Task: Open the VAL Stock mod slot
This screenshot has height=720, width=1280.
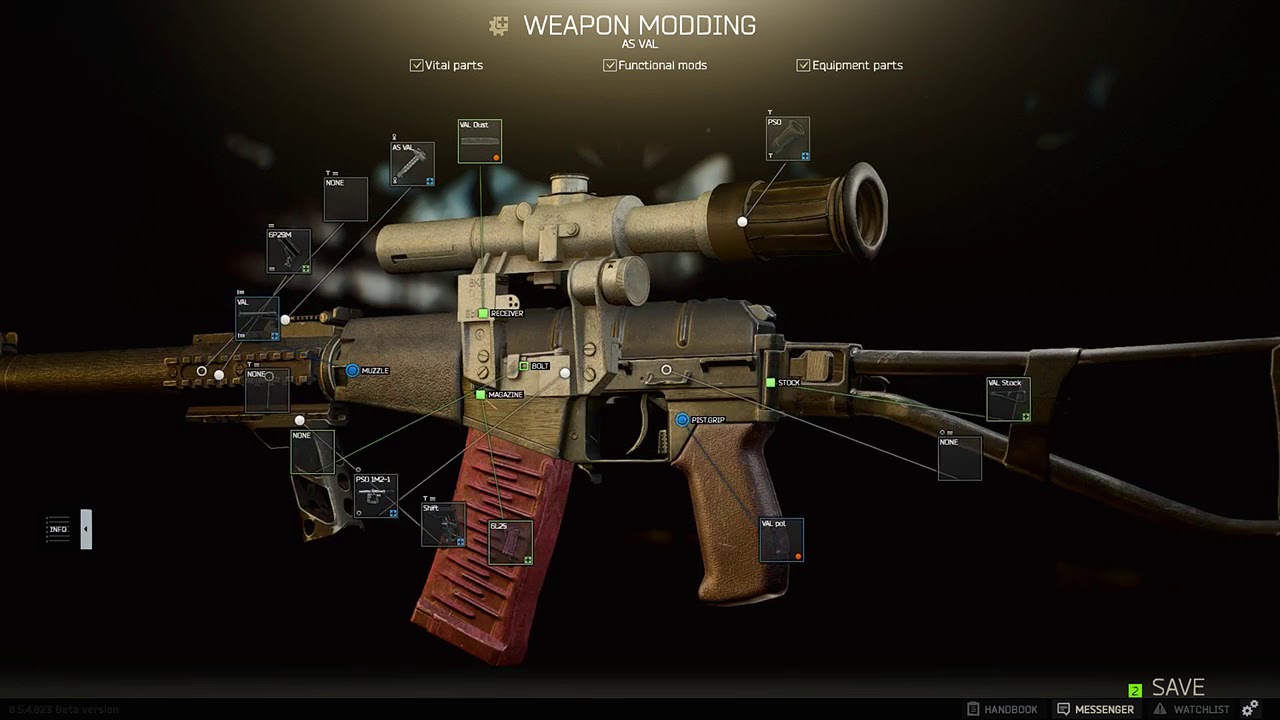Action: pyautogui.click(x=1008, y=399)
